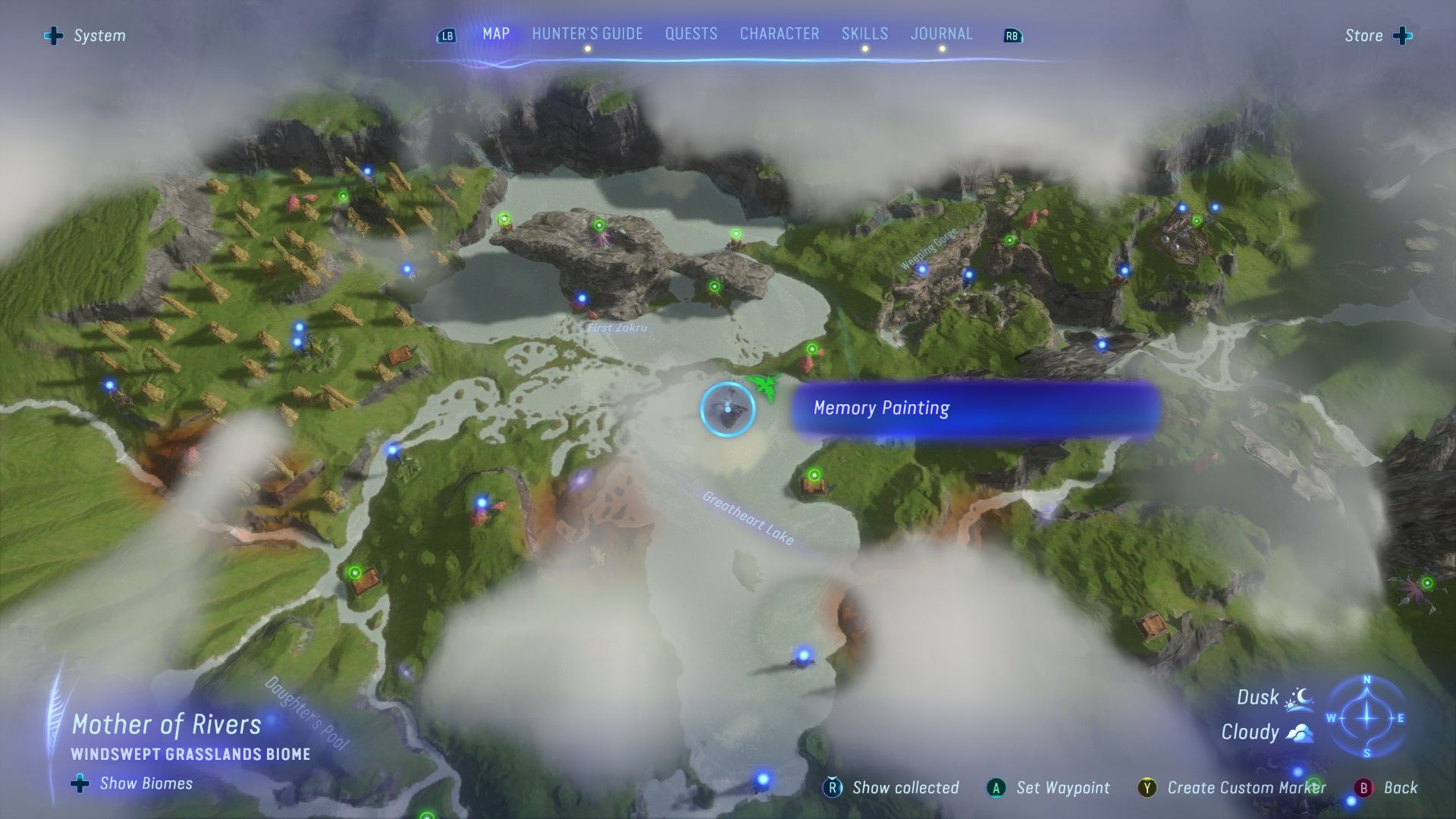The height and width of the screenshot is (819, 1456).
Task: Switch to the HUNTER'S GUIDE tab
Action: [587, 34]
